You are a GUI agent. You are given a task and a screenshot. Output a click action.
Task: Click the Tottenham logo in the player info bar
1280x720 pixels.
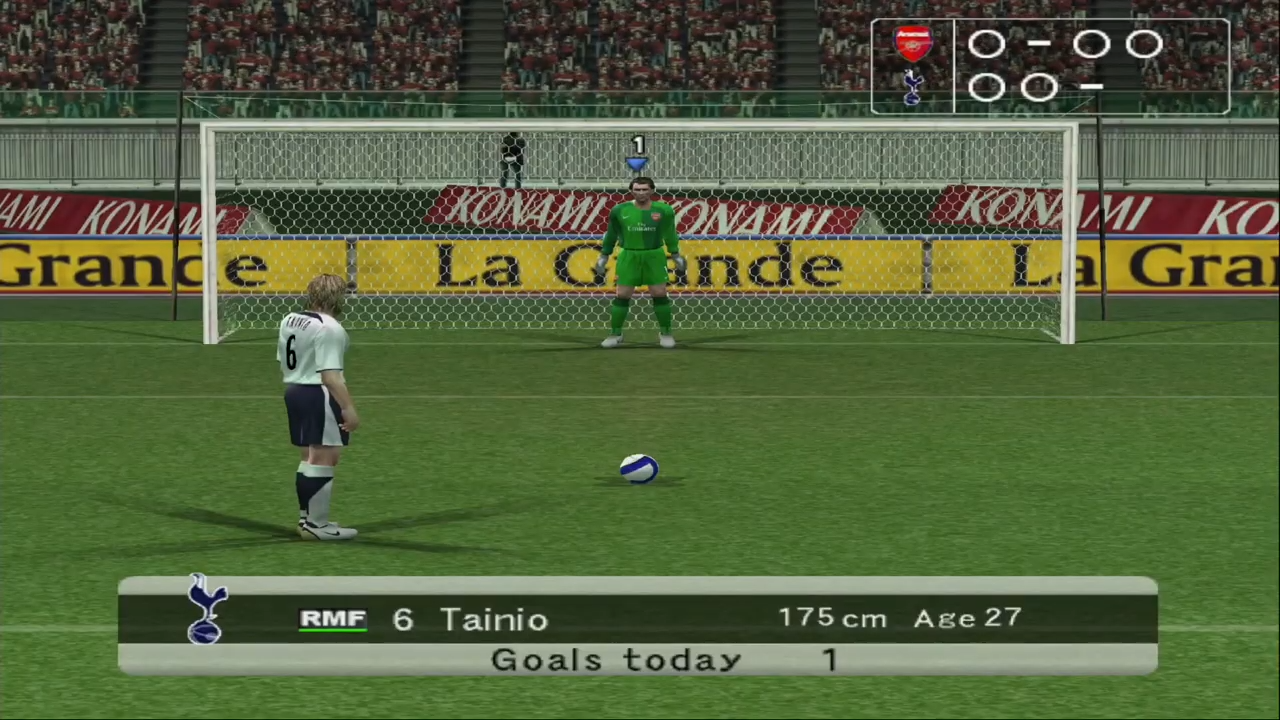(205, 612)
